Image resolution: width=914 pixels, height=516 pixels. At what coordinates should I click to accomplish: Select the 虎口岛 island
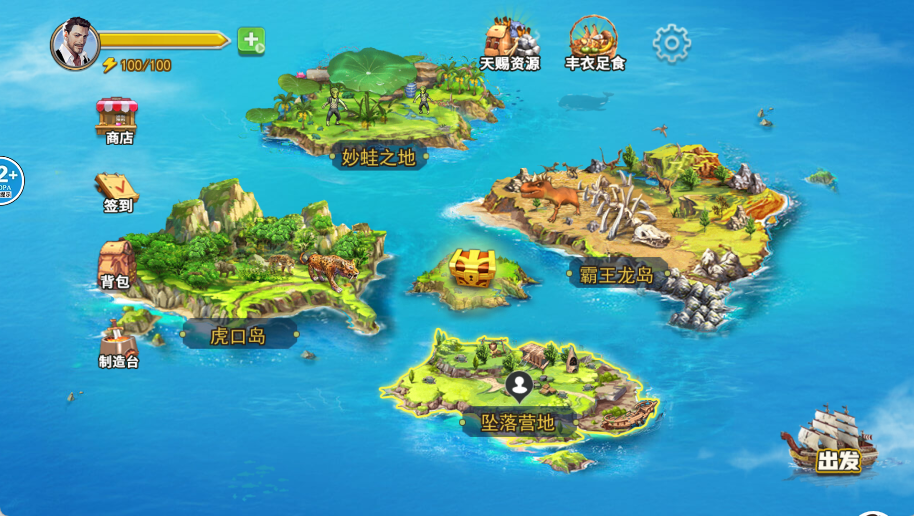238,335
